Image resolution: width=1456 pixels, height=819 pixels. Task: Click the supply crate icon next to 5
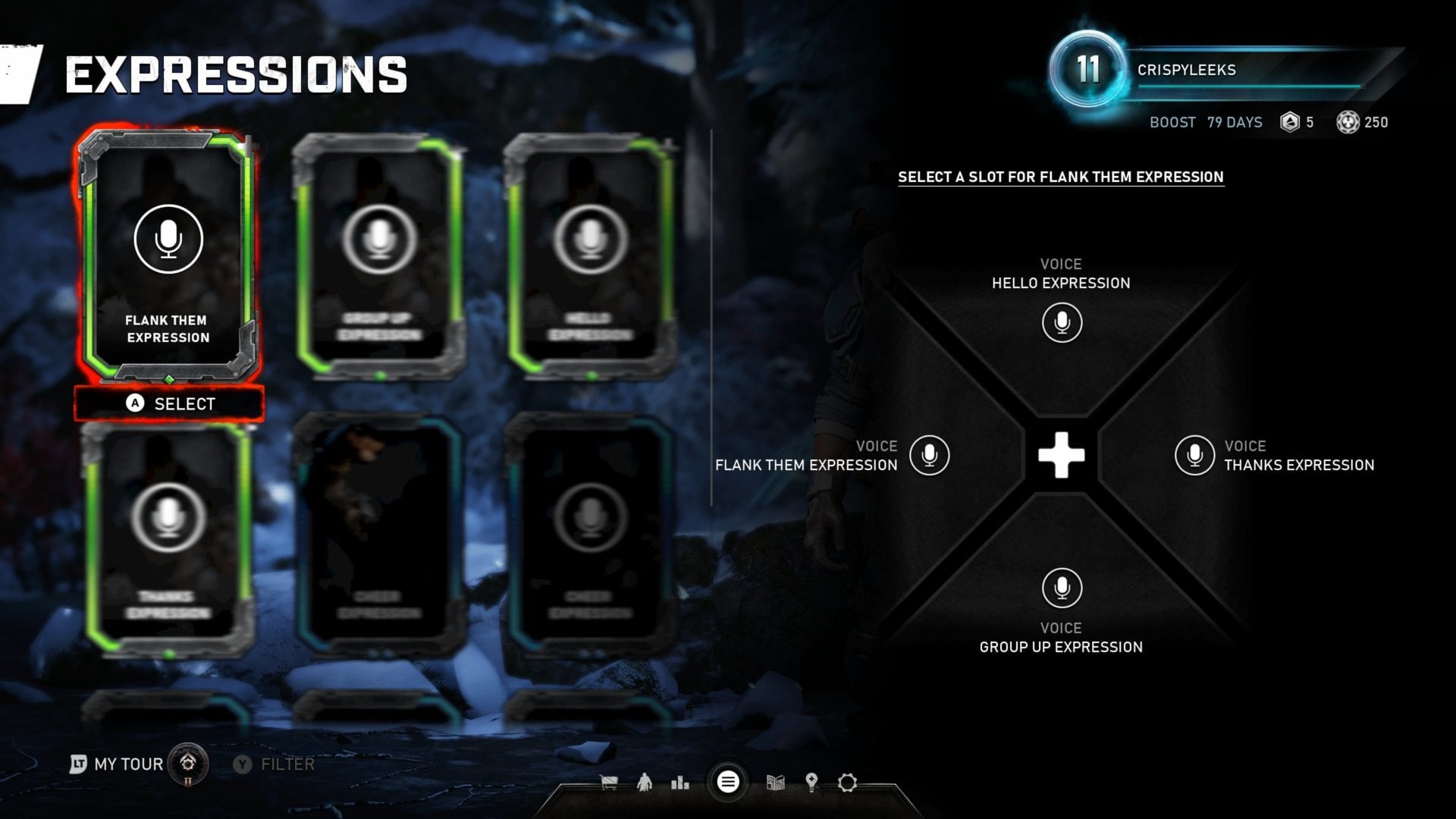tap(1291, 122)
